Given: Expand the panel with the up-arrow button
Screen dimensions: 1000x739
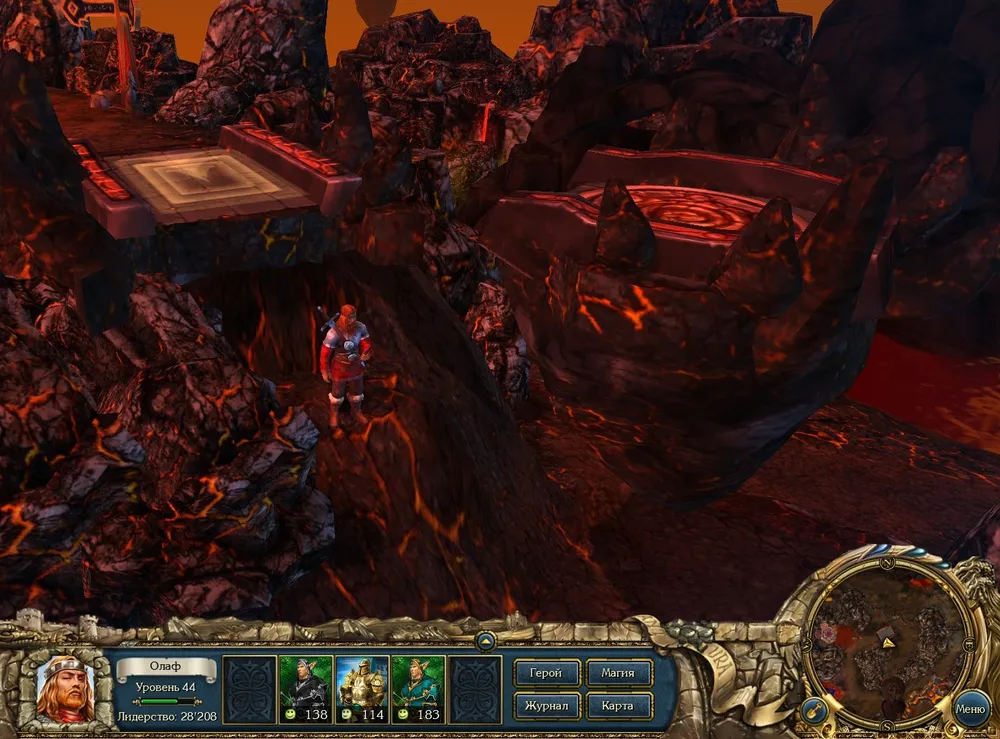Looking at the screenshot, I should [485, 641].
